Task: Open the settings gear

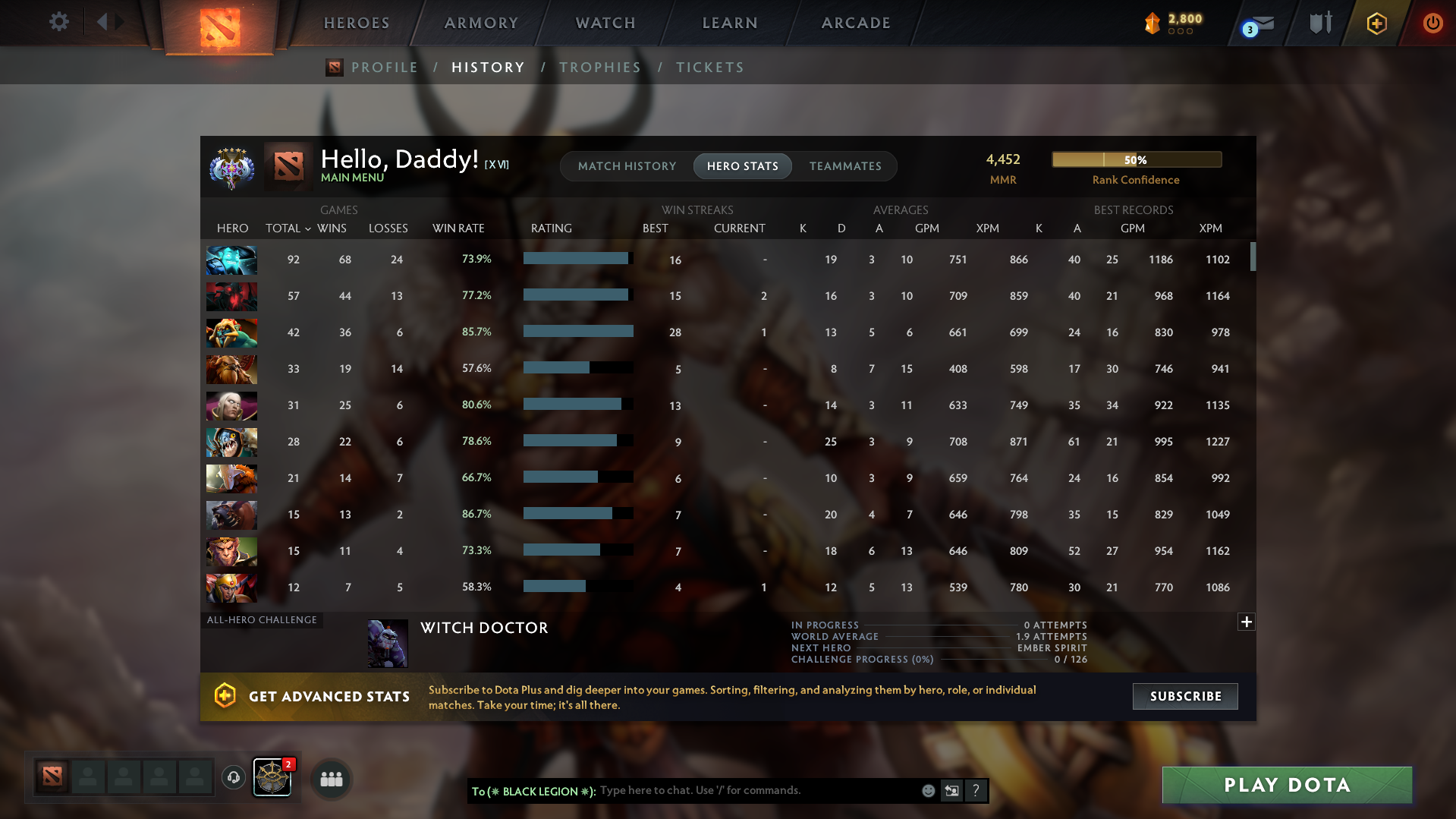Action: click(x=58, y=22)
